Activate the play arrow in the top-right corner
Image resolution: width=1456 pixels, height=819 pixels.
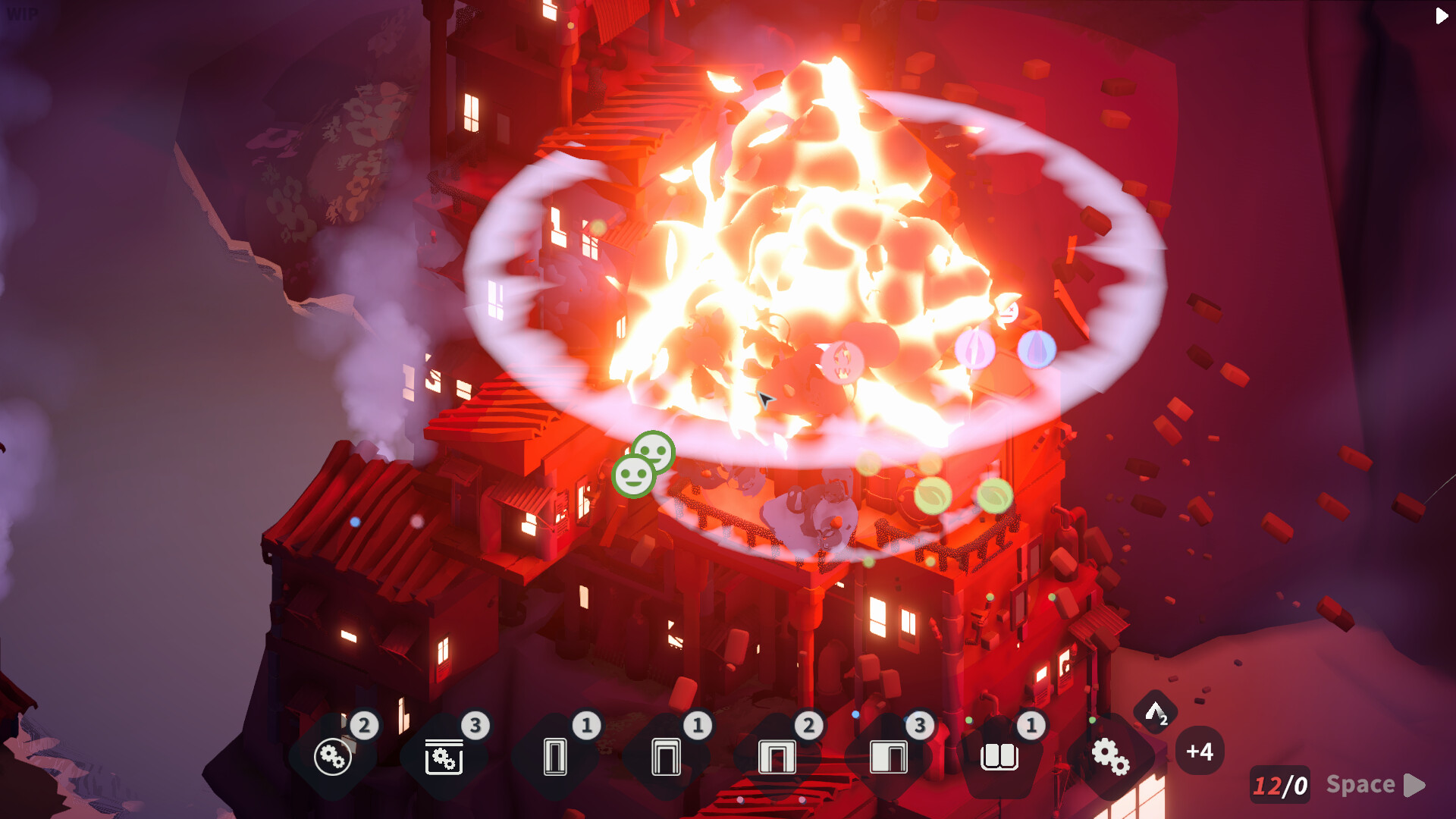(1439, 16)
